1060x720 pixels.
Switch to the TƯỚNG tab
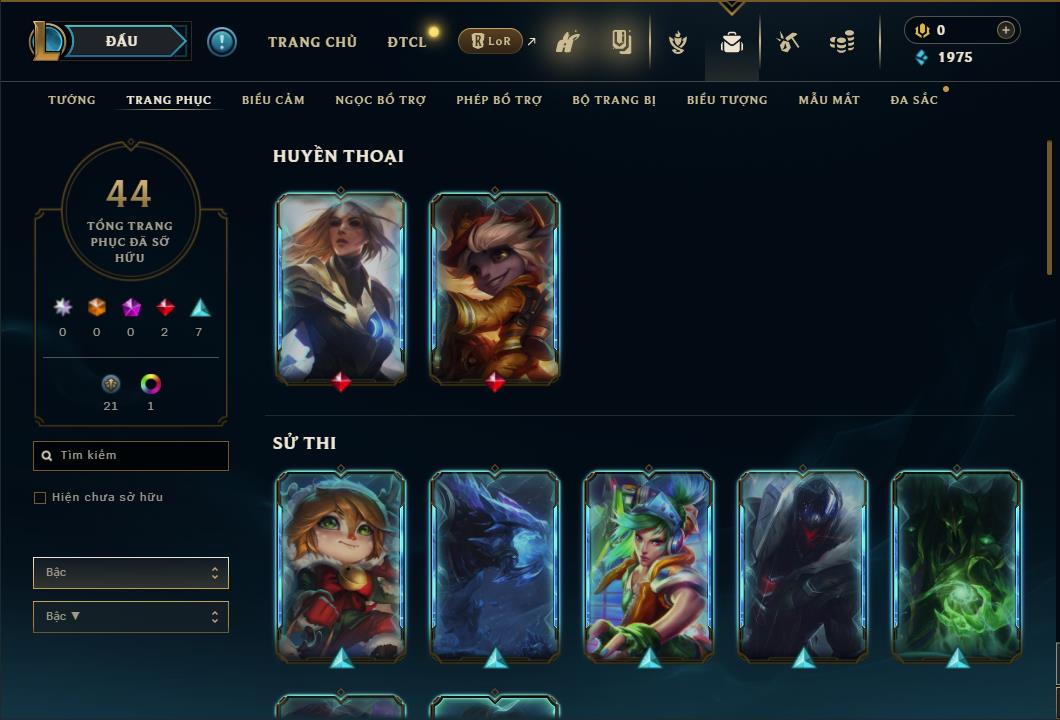tap(72, 100)
